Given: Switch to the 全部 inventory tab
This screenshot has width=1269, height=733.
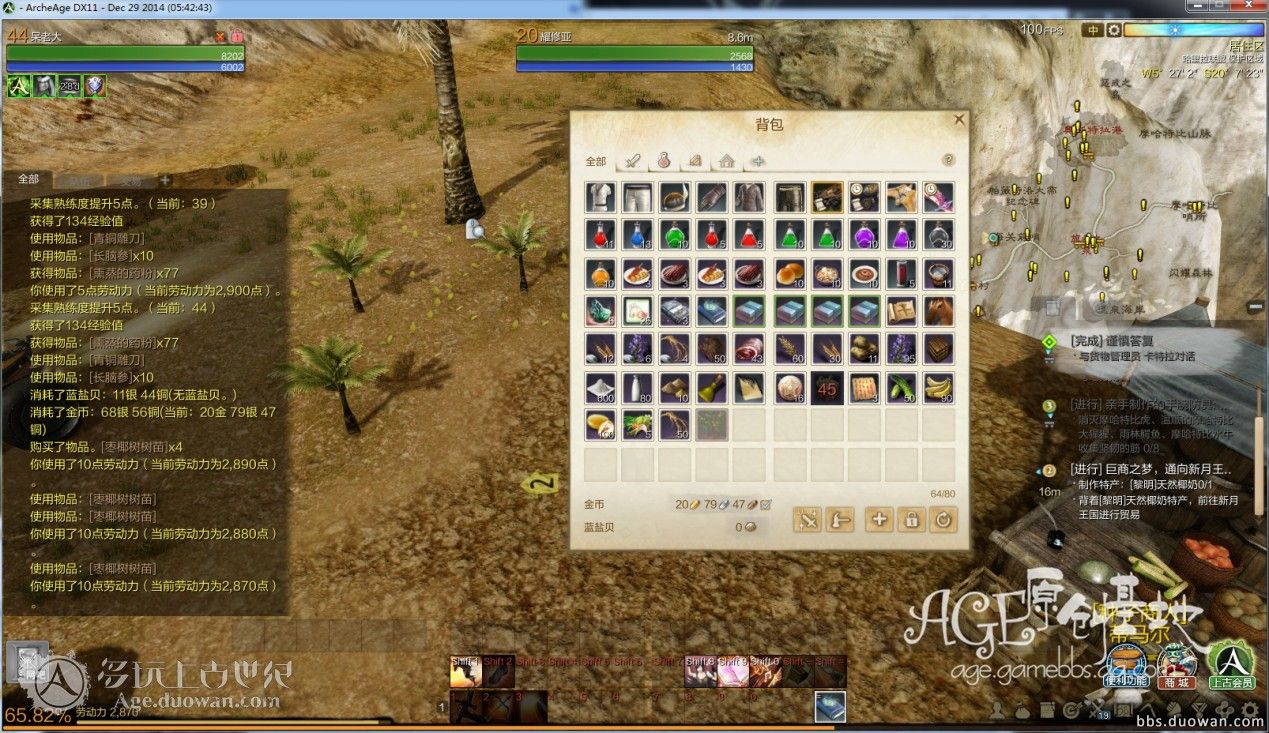Looking at the screenshot, I should click(x=596, y=161).
